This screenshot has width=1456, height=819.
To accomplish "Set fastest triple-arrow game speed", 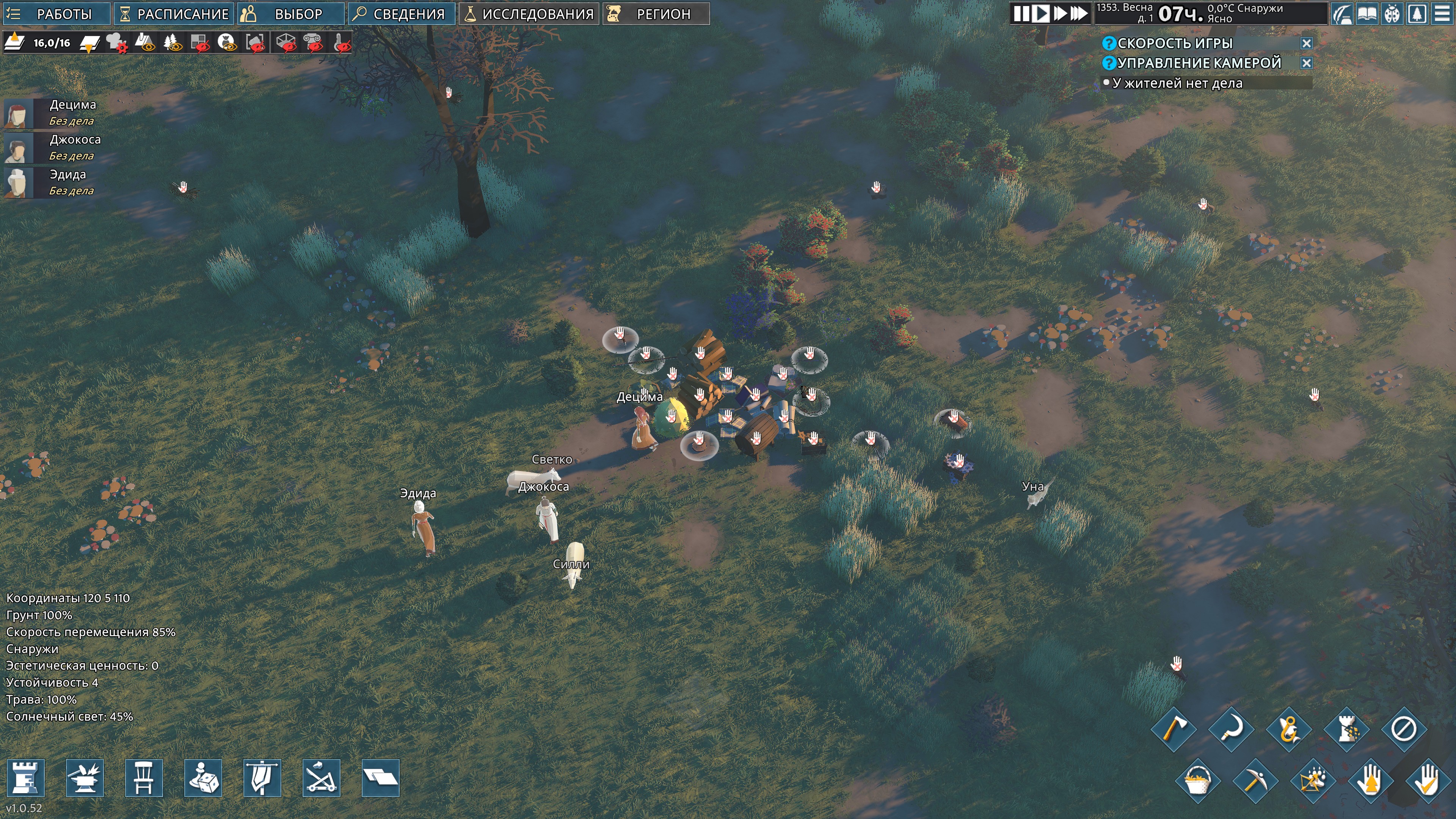I will [1079, 14].
